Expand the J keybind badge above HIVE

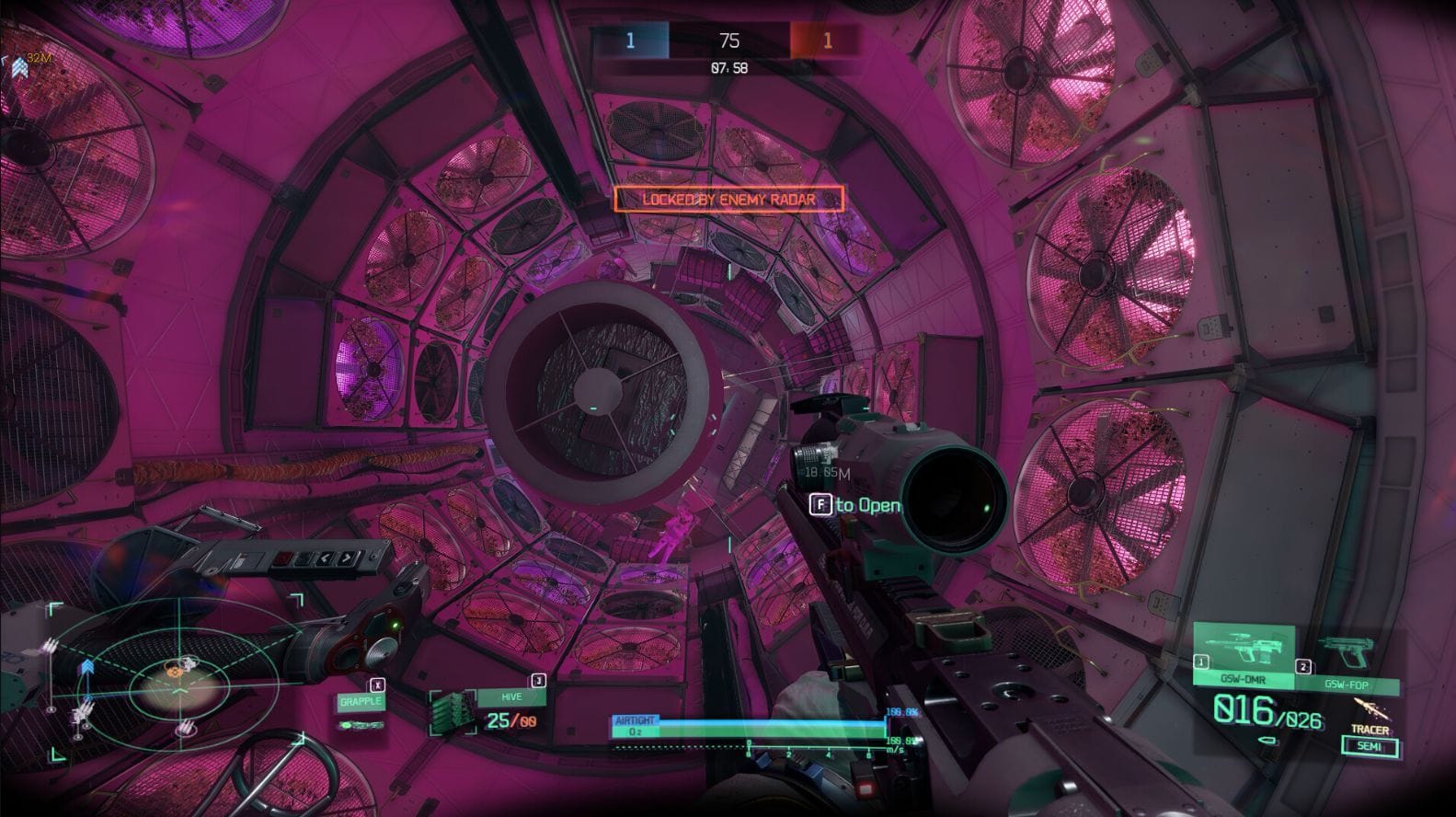(538, 681)
